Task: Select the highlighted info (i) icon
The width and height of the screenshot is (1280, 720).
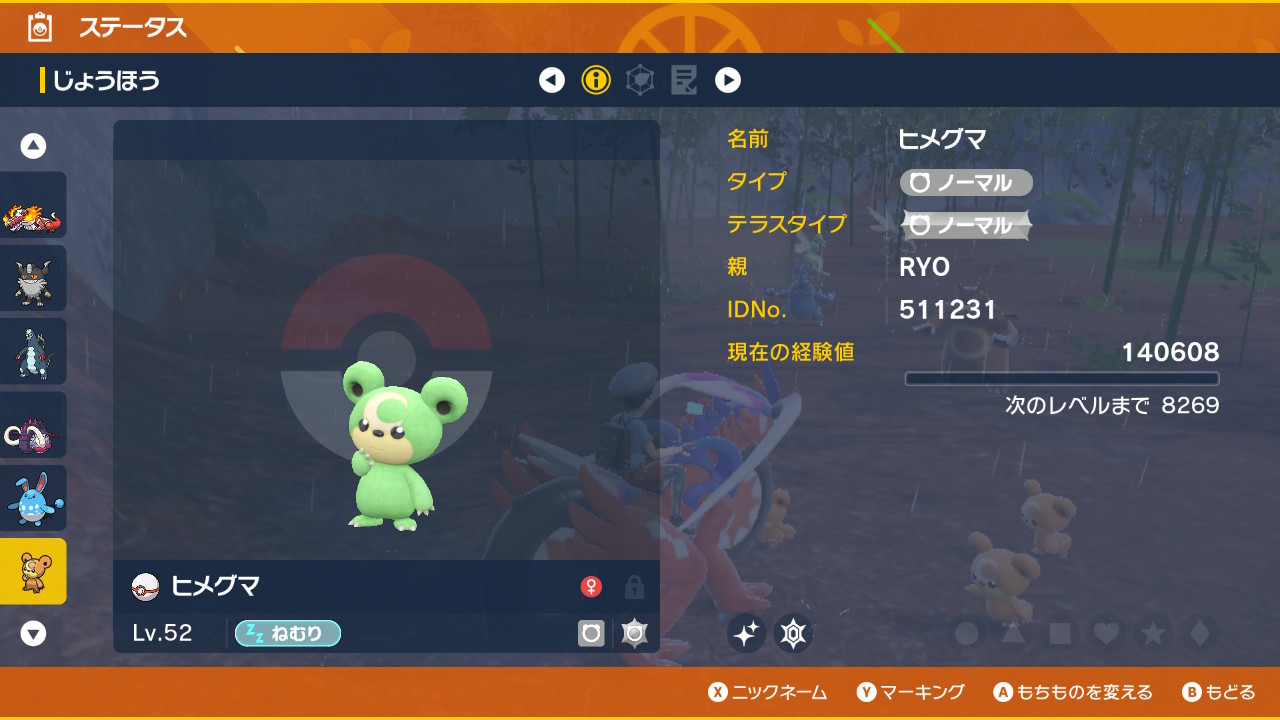Action: (596, 80)
